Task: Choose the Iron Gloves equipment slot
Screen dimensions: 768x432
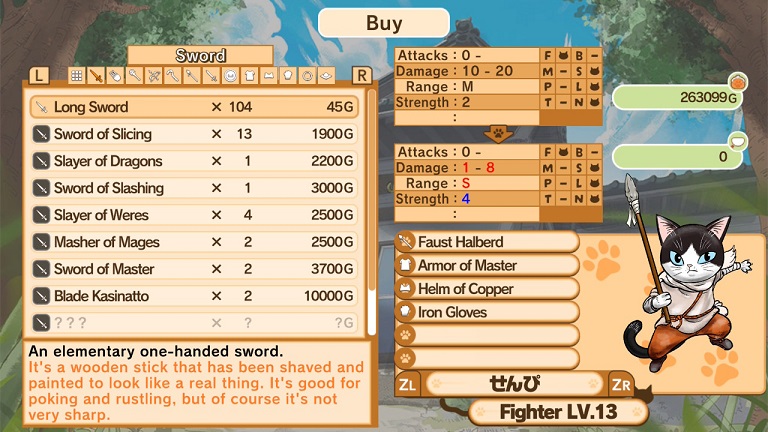Action: [487, 312]
